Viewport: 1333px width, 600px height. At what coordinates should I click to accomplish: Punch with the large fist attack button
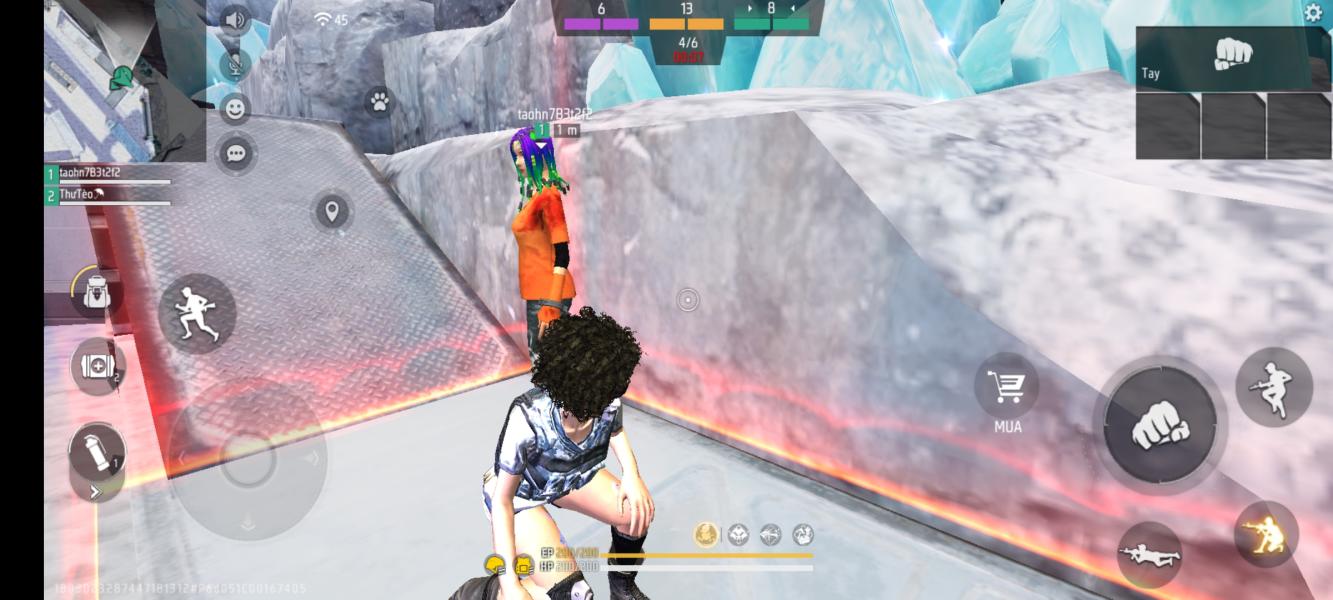[1160, 428]
